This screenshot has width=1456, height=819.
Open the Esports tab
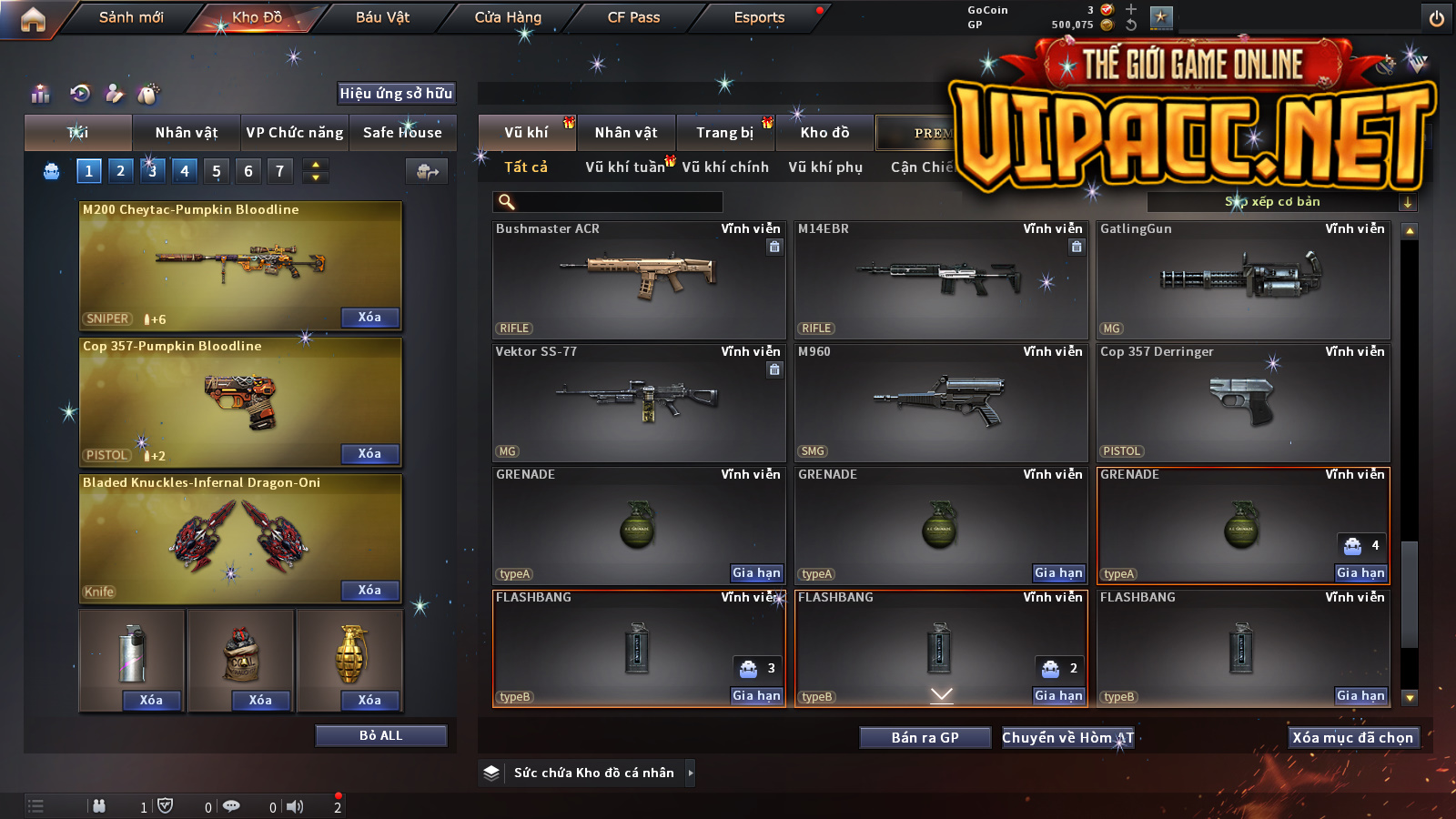point(759,17)
